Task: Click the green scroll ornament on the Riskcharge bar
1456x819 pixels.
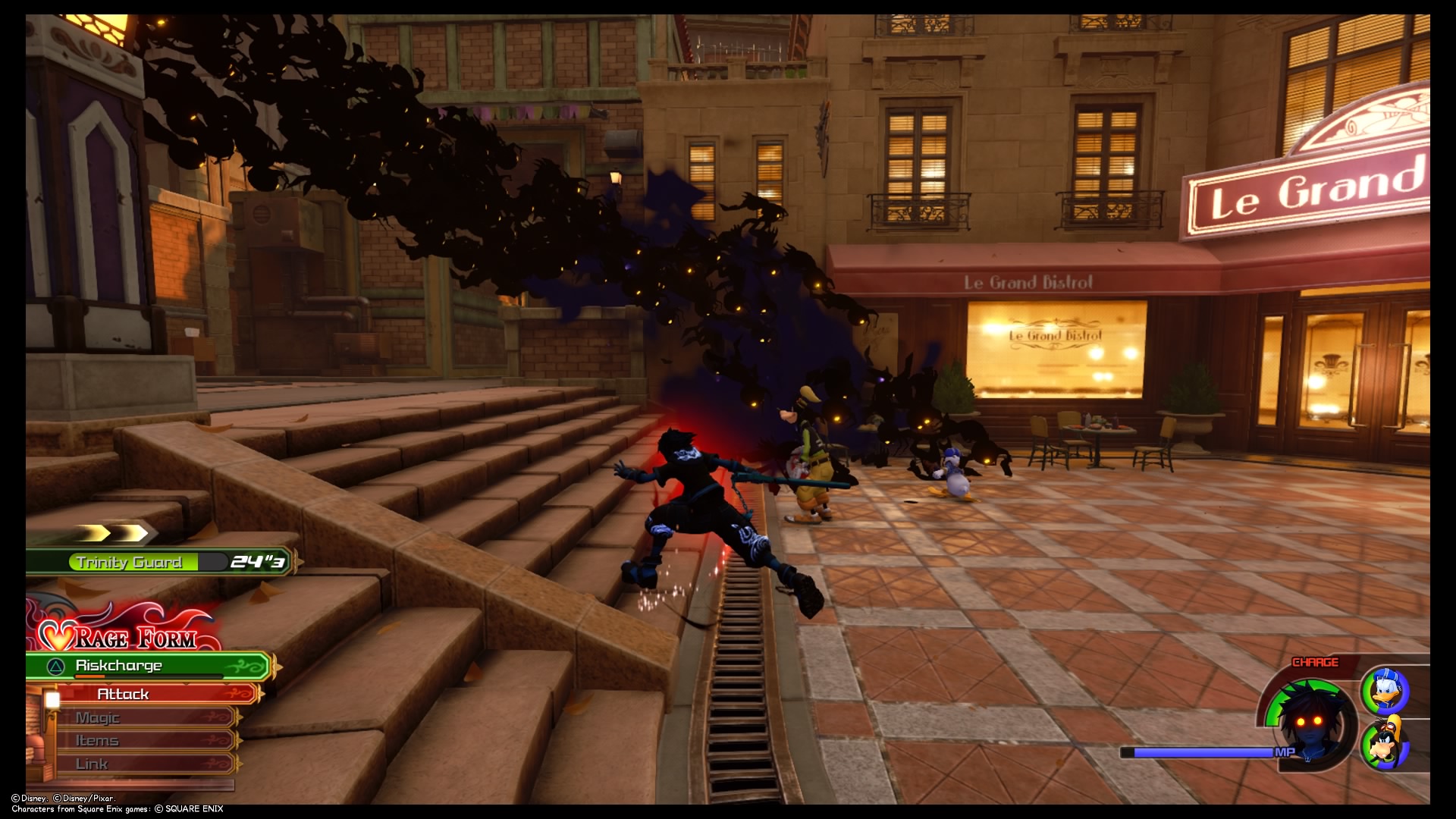Action: (244, 666)
